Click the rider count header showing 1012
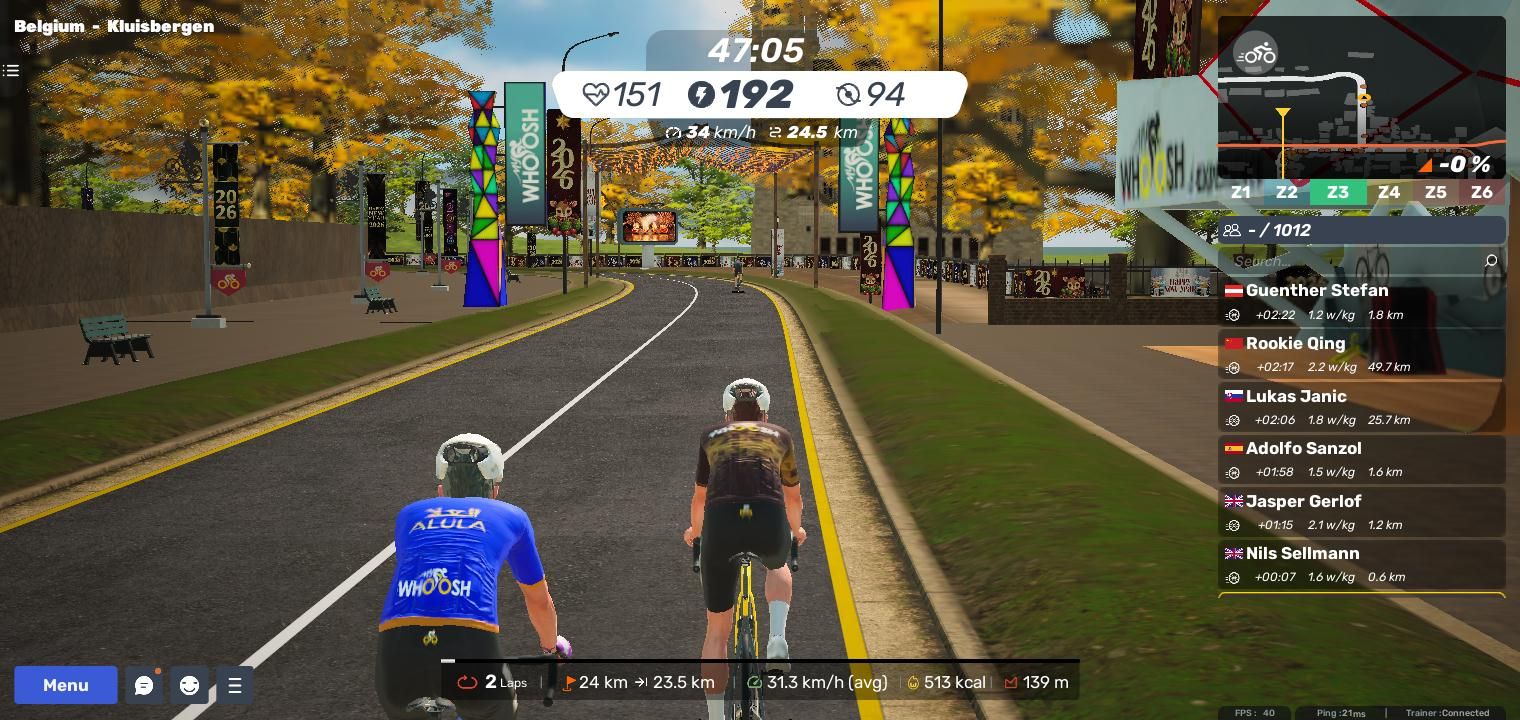 pos(1361,230)
